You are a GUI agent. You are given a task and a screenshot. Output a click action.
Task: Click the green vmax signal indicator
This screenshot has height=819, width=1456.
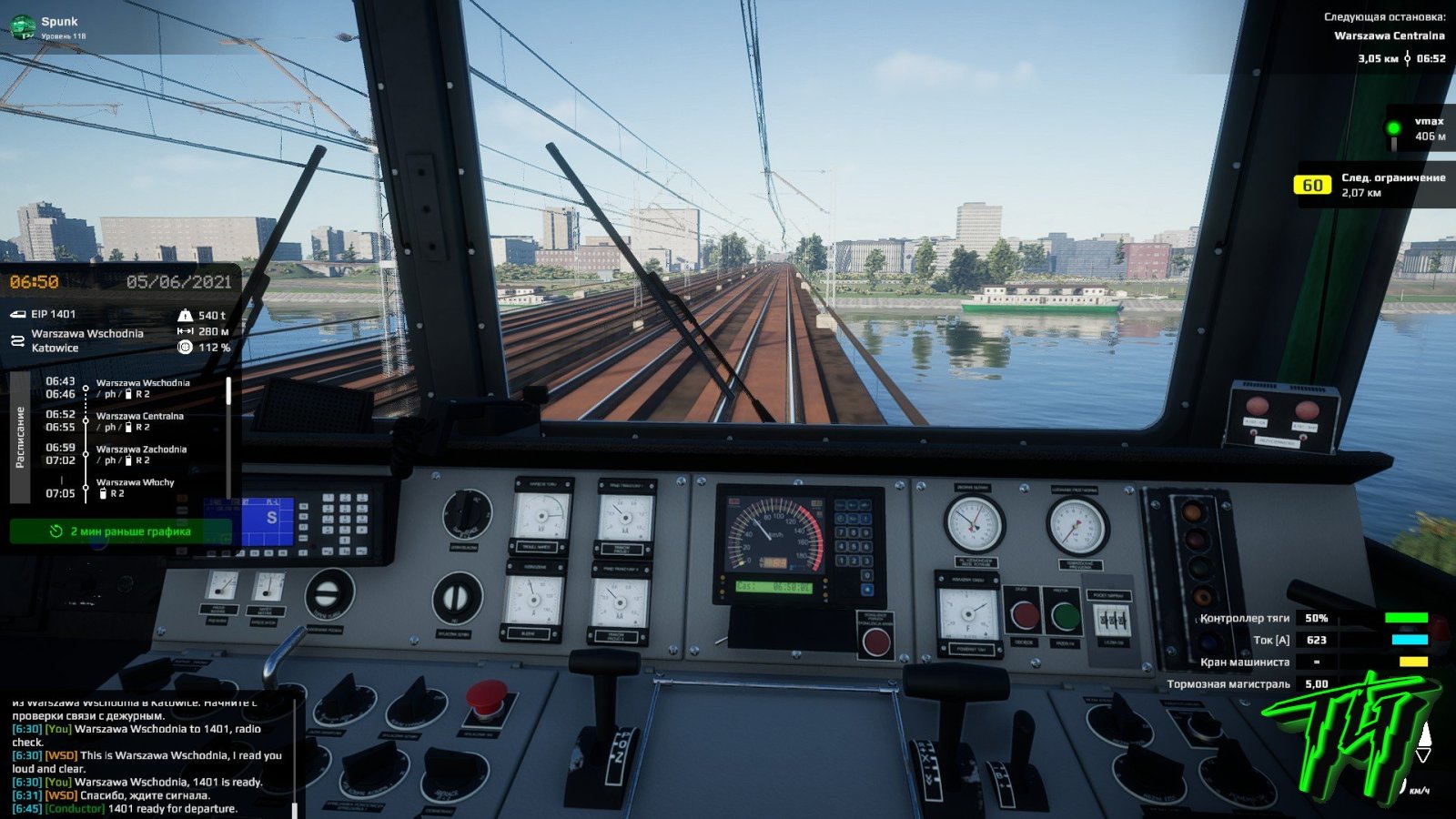point(1393,128)
